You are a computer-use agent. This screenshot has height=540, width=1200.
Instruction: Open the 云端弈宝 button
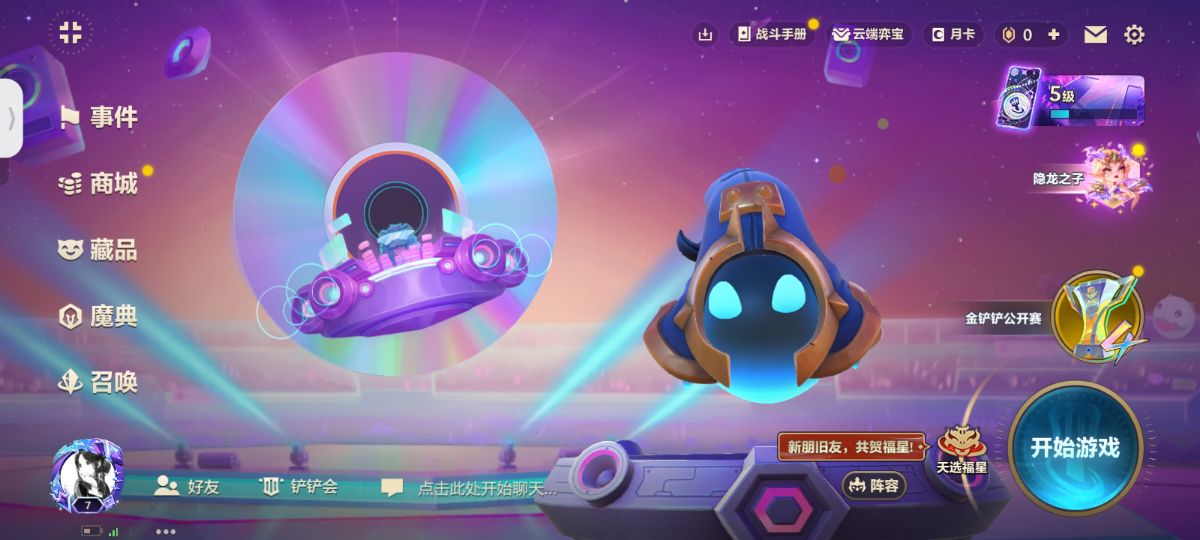click(868, 34)
